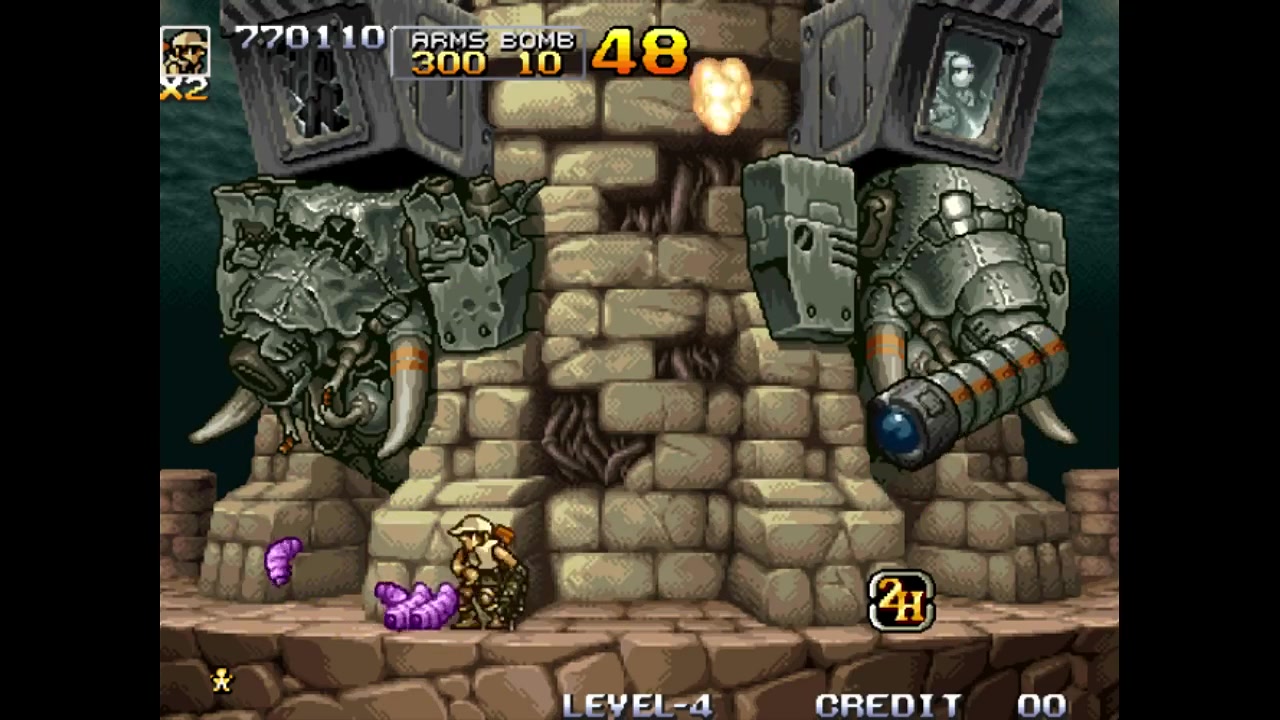Select the rescued prisoner star icon
Viewport: 1280px width, 720px height.
pyautogui.click(x=222, y=680)
